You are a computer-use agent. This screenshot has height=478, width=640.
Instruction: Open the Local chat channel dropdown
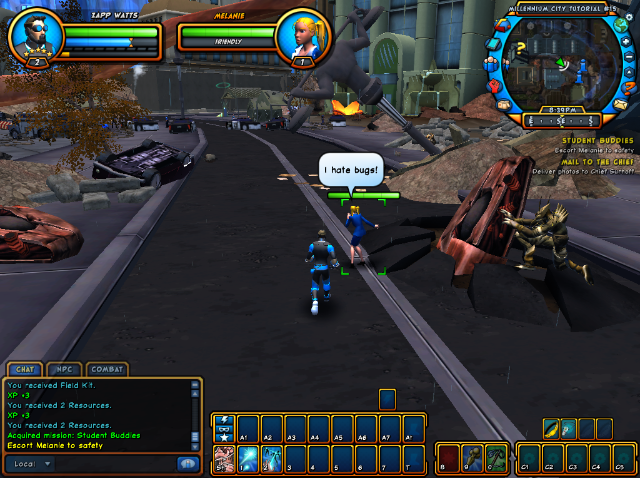[30, 464]
